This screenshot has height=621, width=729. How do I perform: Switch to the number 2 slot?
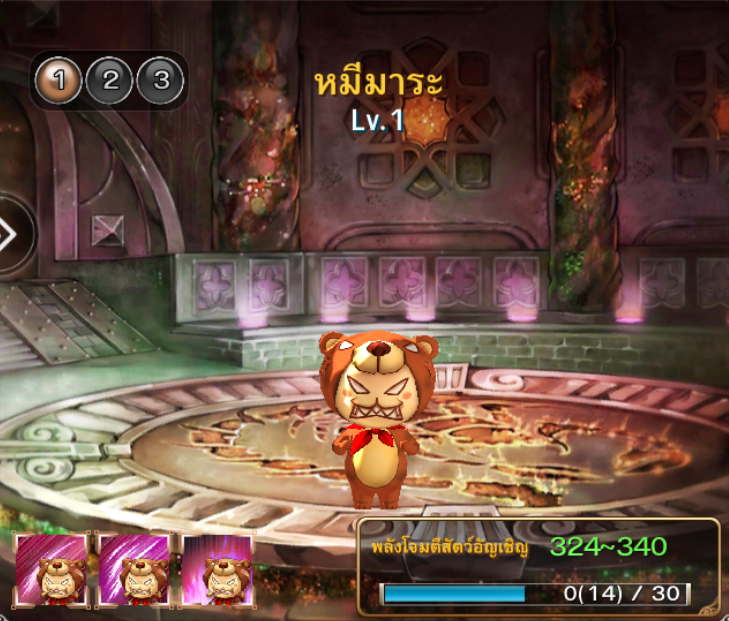(110, 81)
